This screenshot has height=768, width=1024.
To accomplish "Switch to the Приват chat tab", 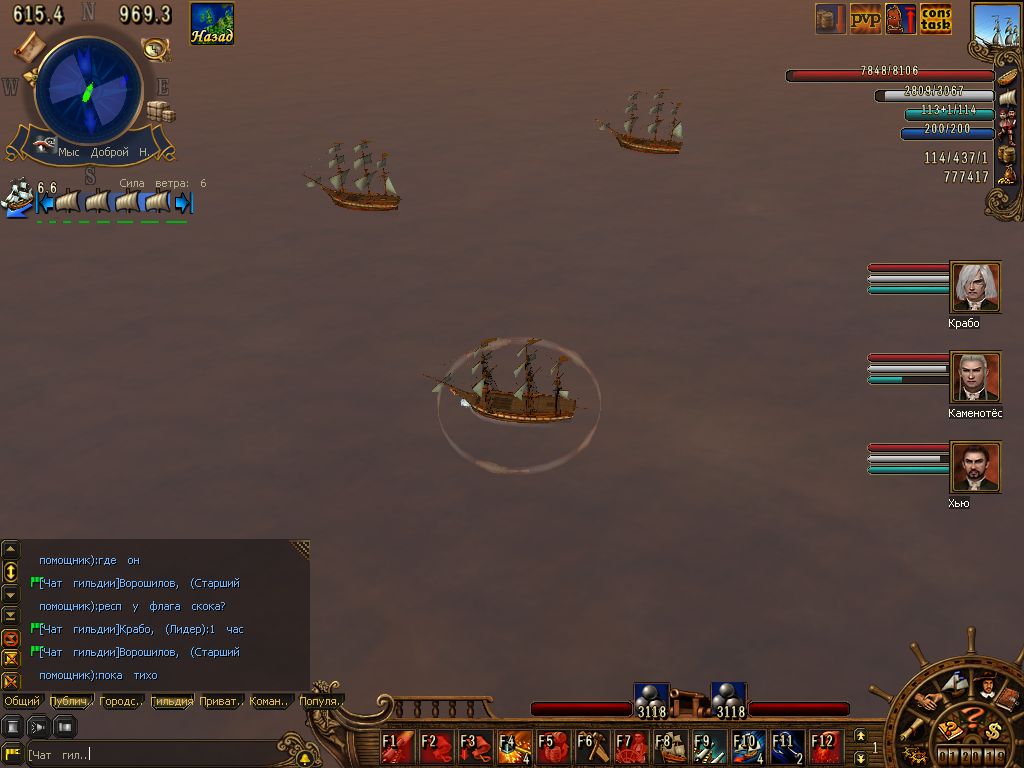I will 220,701.
